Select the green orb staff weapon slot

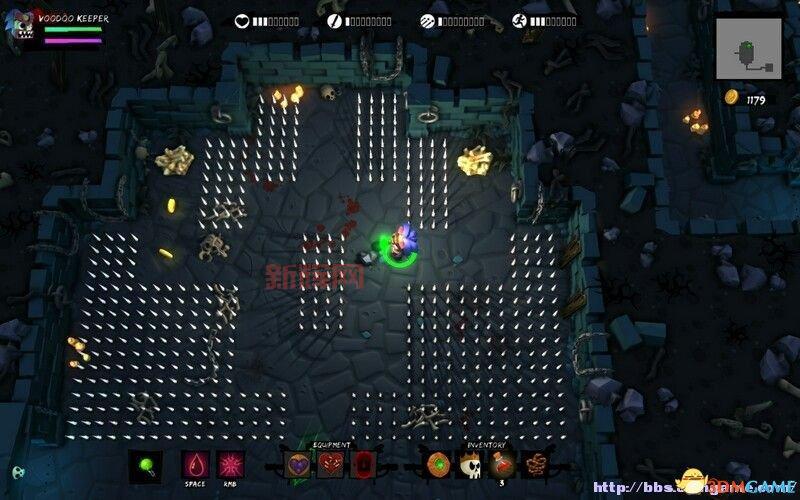coord(146,465)
